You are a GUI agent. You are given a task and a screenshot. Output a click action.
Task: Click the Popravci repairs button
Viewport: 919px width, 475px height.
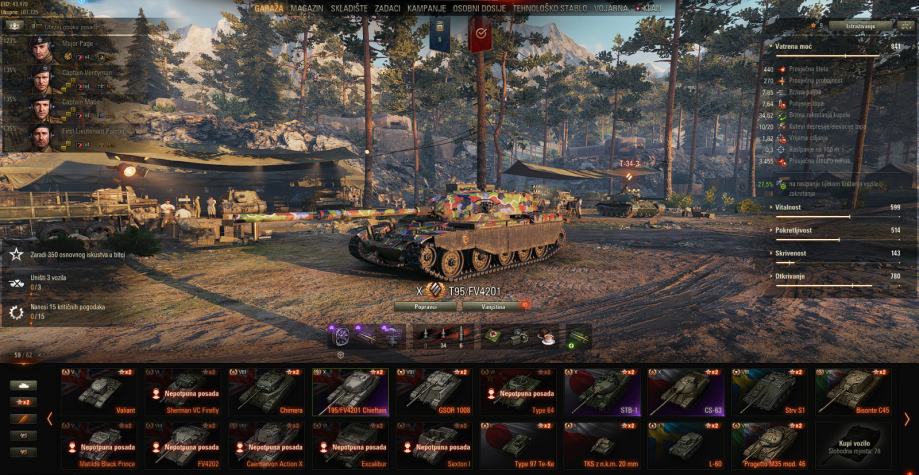(x=425, y=306)
